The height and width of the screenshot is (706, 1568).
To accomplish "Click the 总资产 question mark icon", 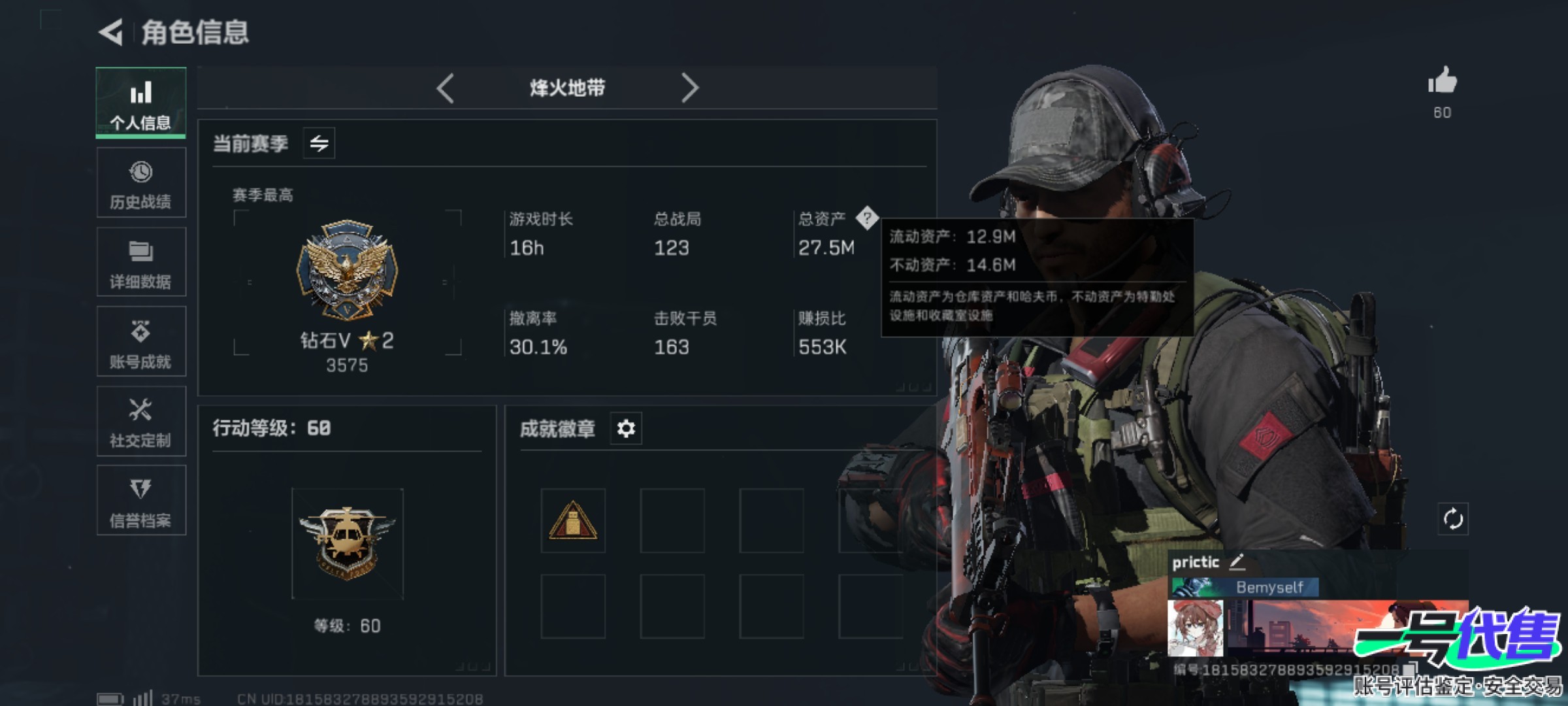I will tap(867, 218).
